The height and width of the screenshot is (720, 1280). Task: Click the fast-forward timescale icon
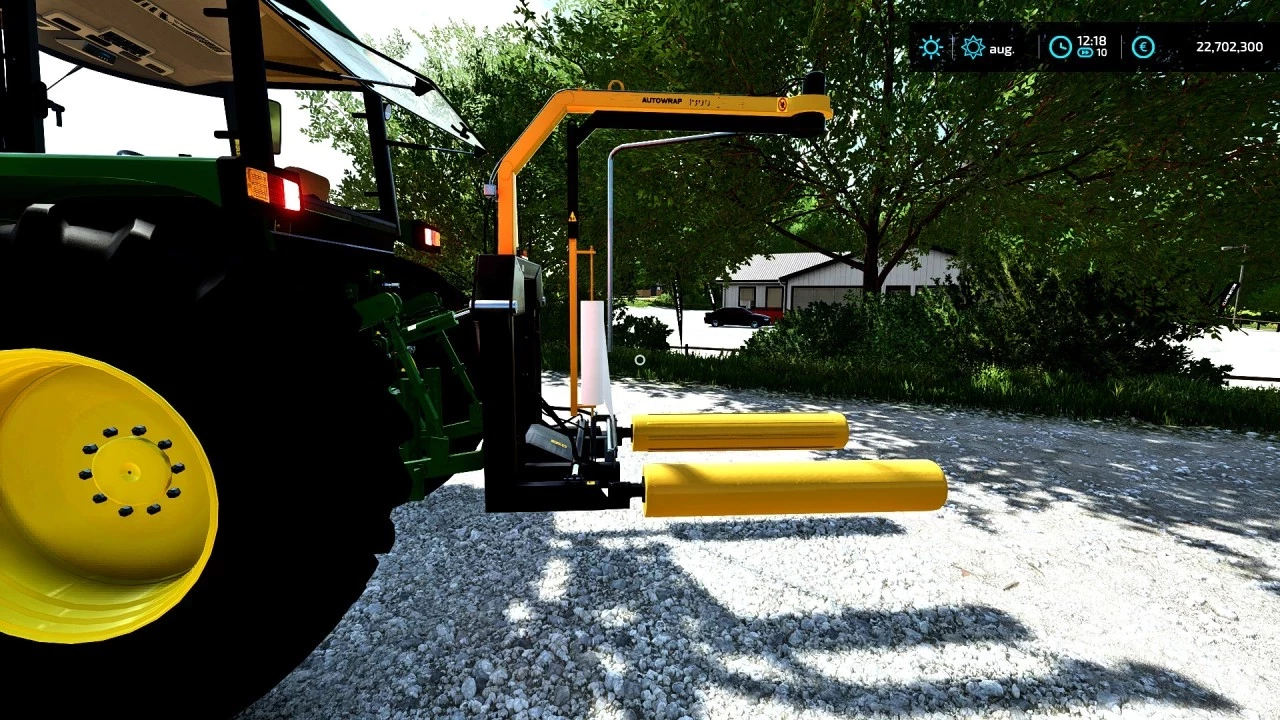(x=1086, y=51)
